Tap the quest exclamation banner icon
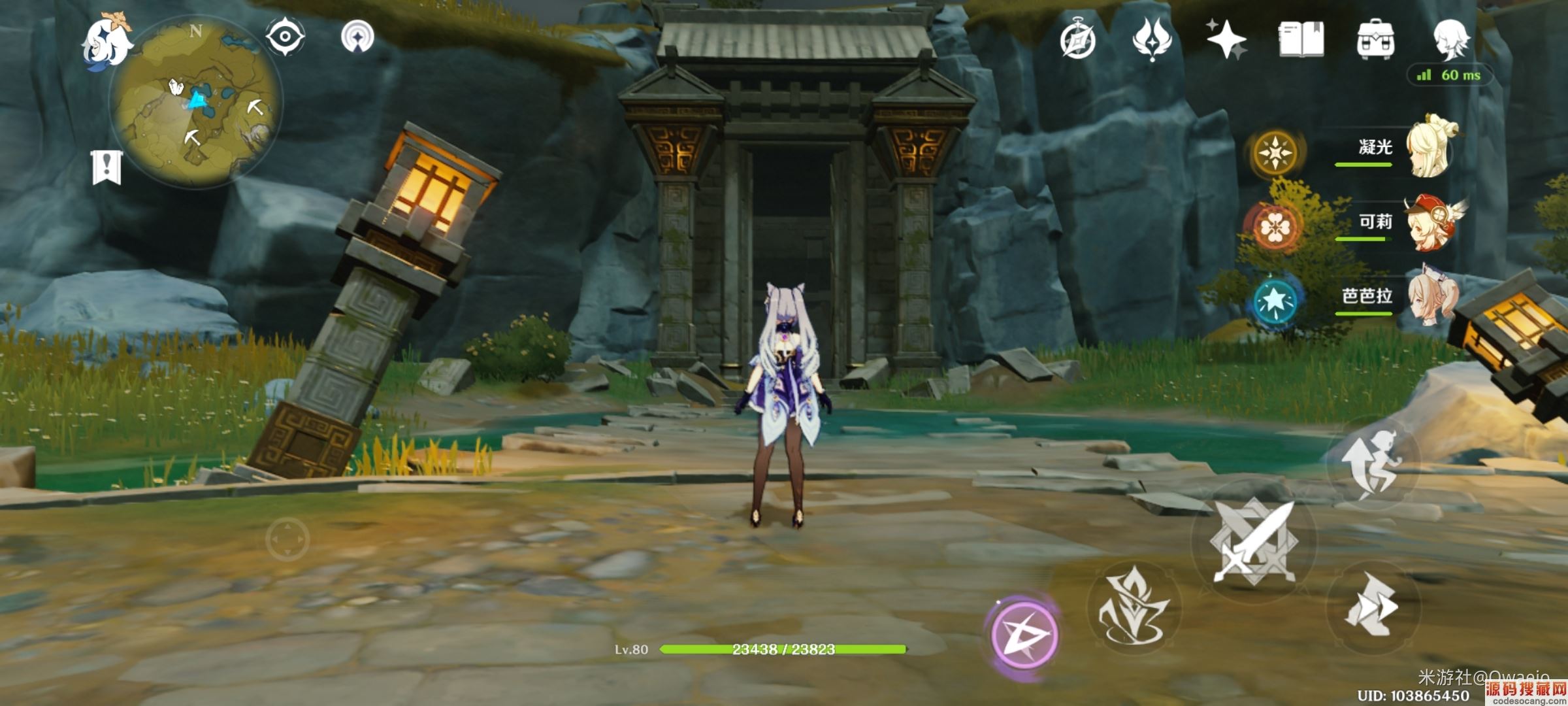 tap(106, 167)
